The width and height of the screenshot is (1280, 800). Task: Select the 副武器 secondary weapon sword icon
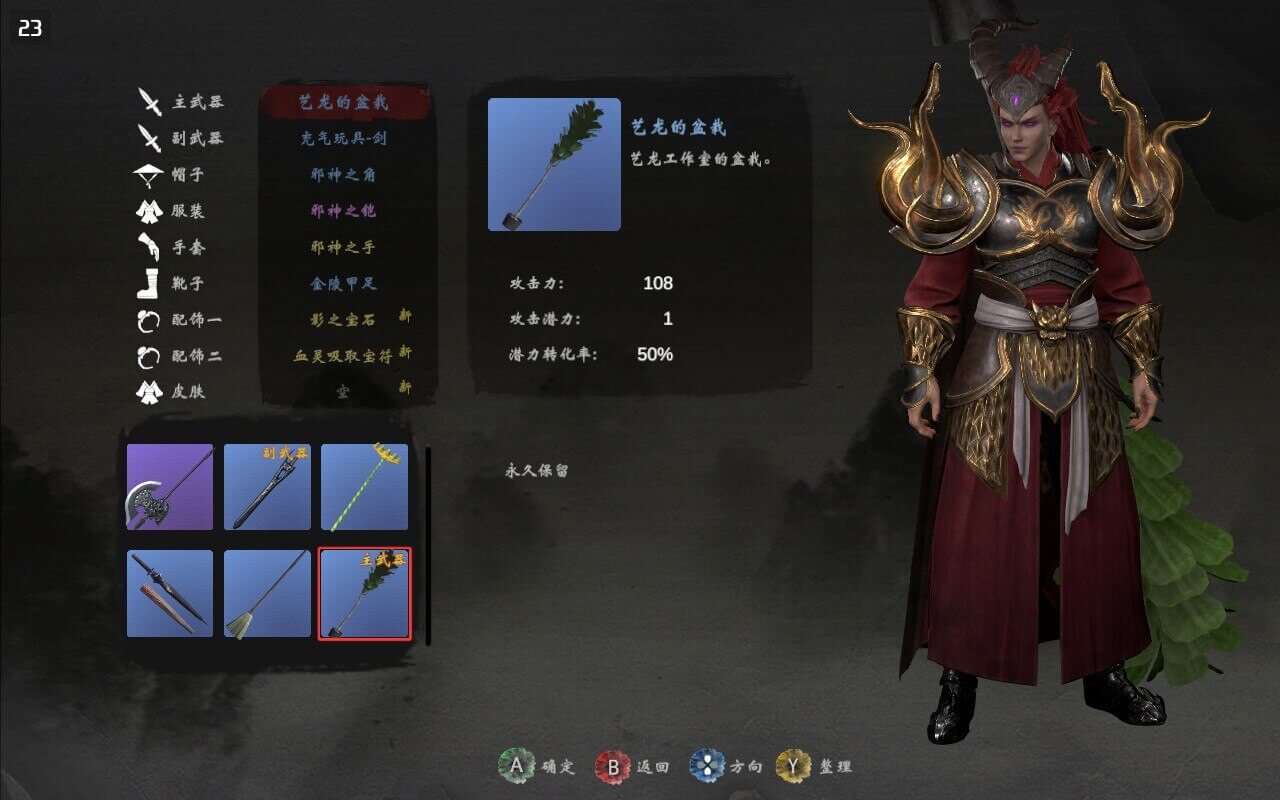click(x=150, y=140)
